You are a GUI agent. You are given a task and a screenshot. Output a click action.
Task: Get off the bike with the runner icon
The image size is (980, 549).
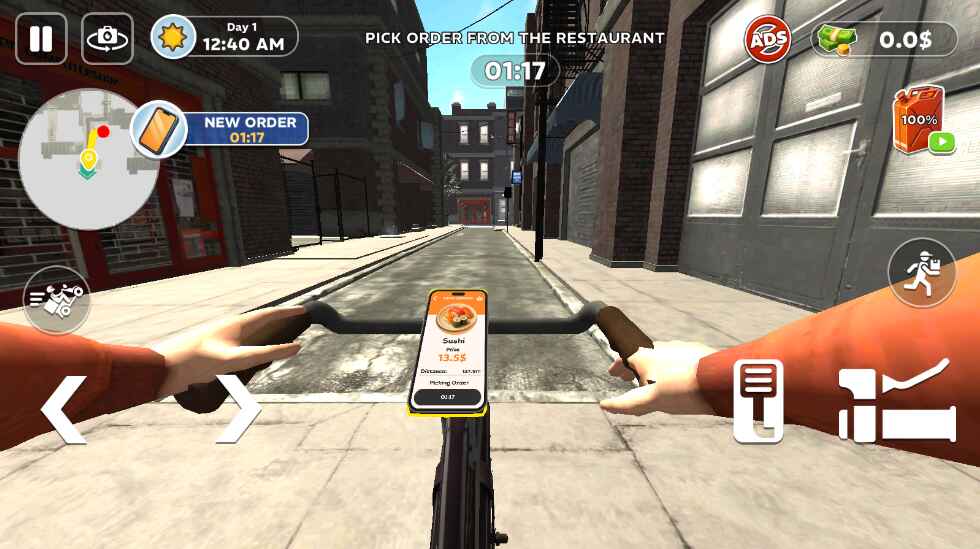(921, 272)
